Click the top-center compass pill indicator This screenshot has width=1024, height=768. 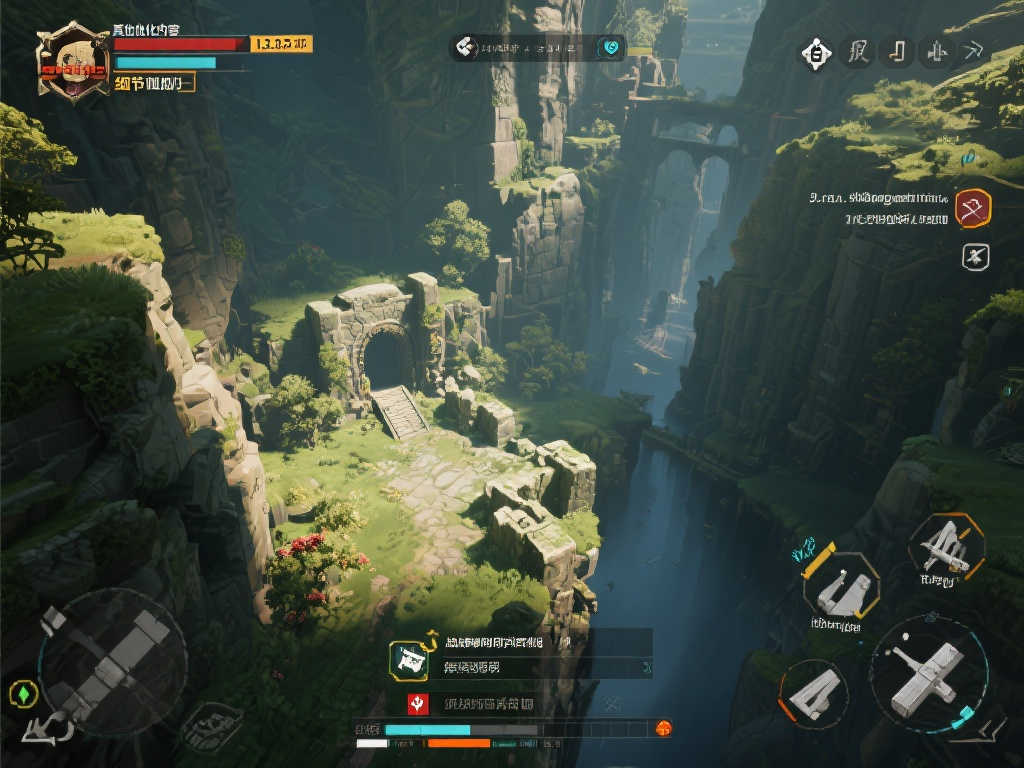tap(537, 47)
